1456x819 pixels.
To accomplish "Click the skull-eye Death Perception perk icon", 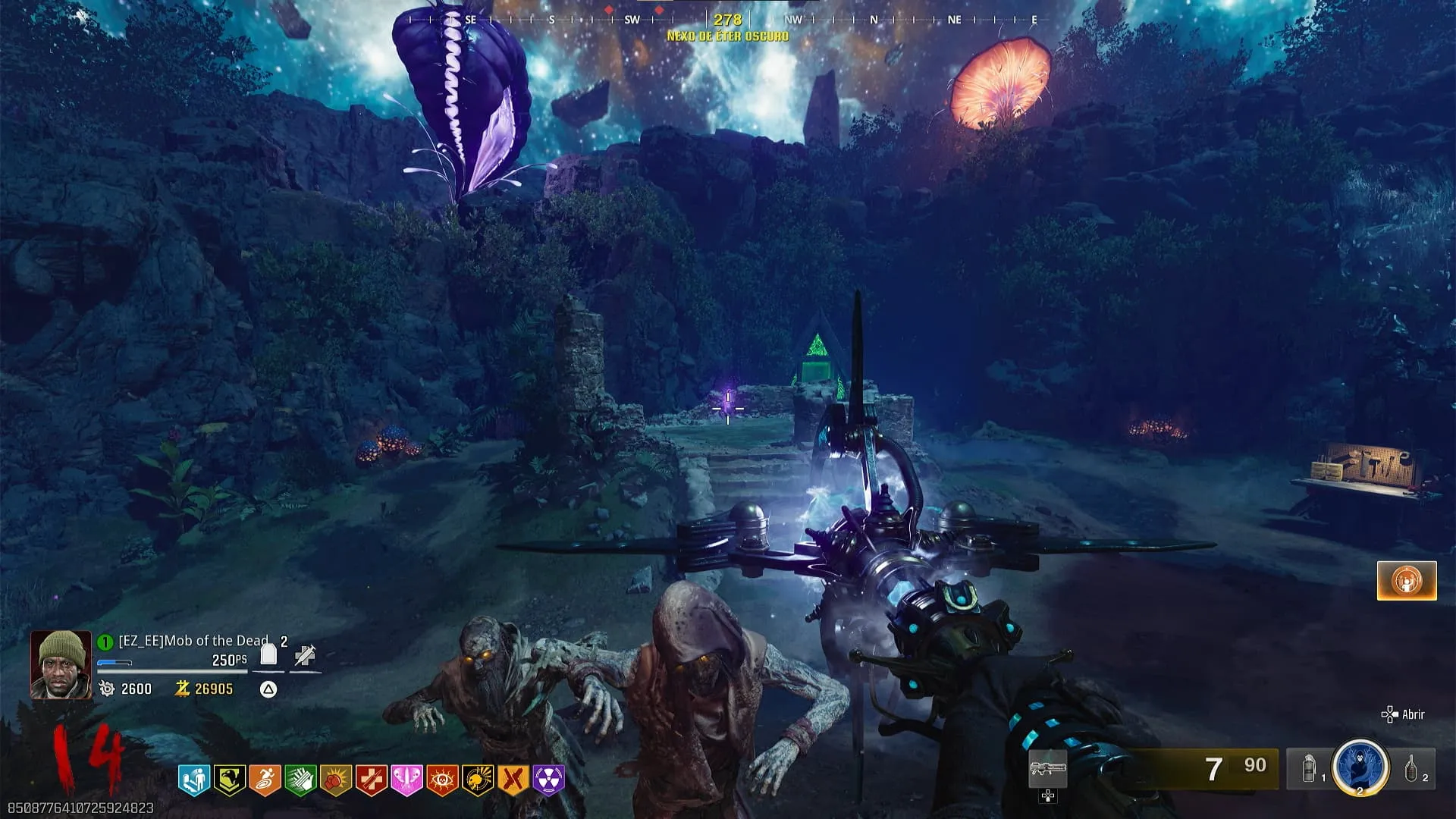I will click(x=442, y=780).
